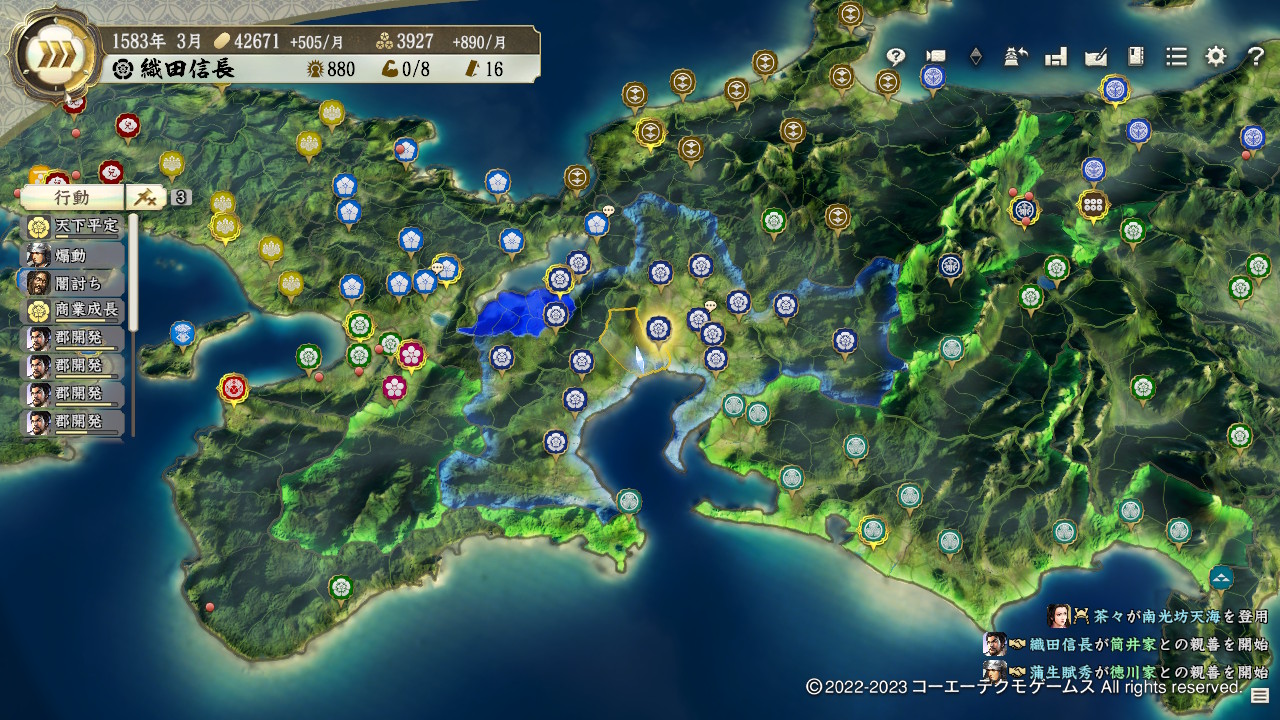Open settings via the gear icon
Screen dimensions: 1280x720
[1216, 57]
